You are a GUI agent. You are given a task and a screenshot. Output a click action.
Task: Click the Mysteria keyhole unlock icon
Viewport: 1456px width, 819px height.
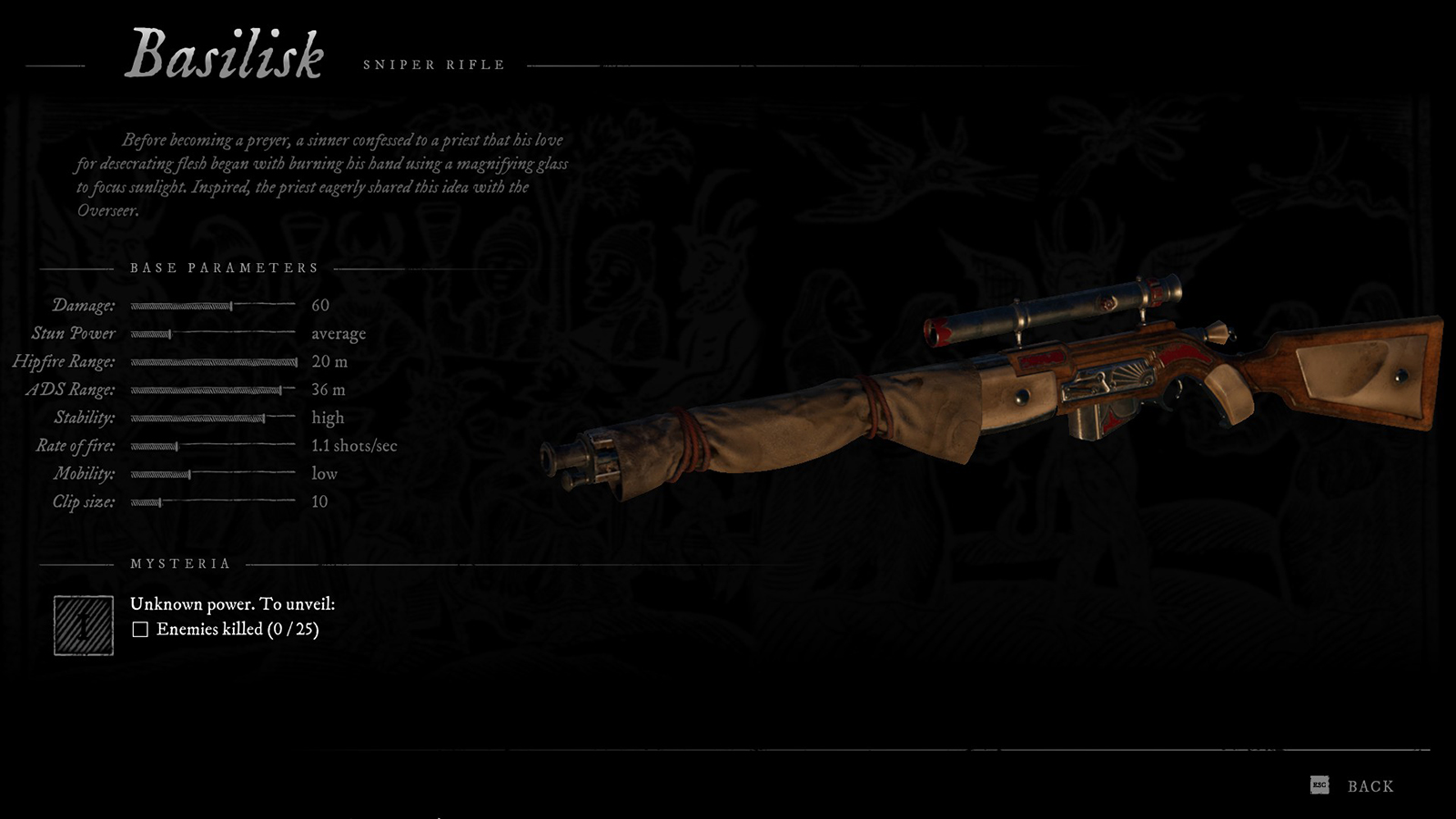point(83,626)
